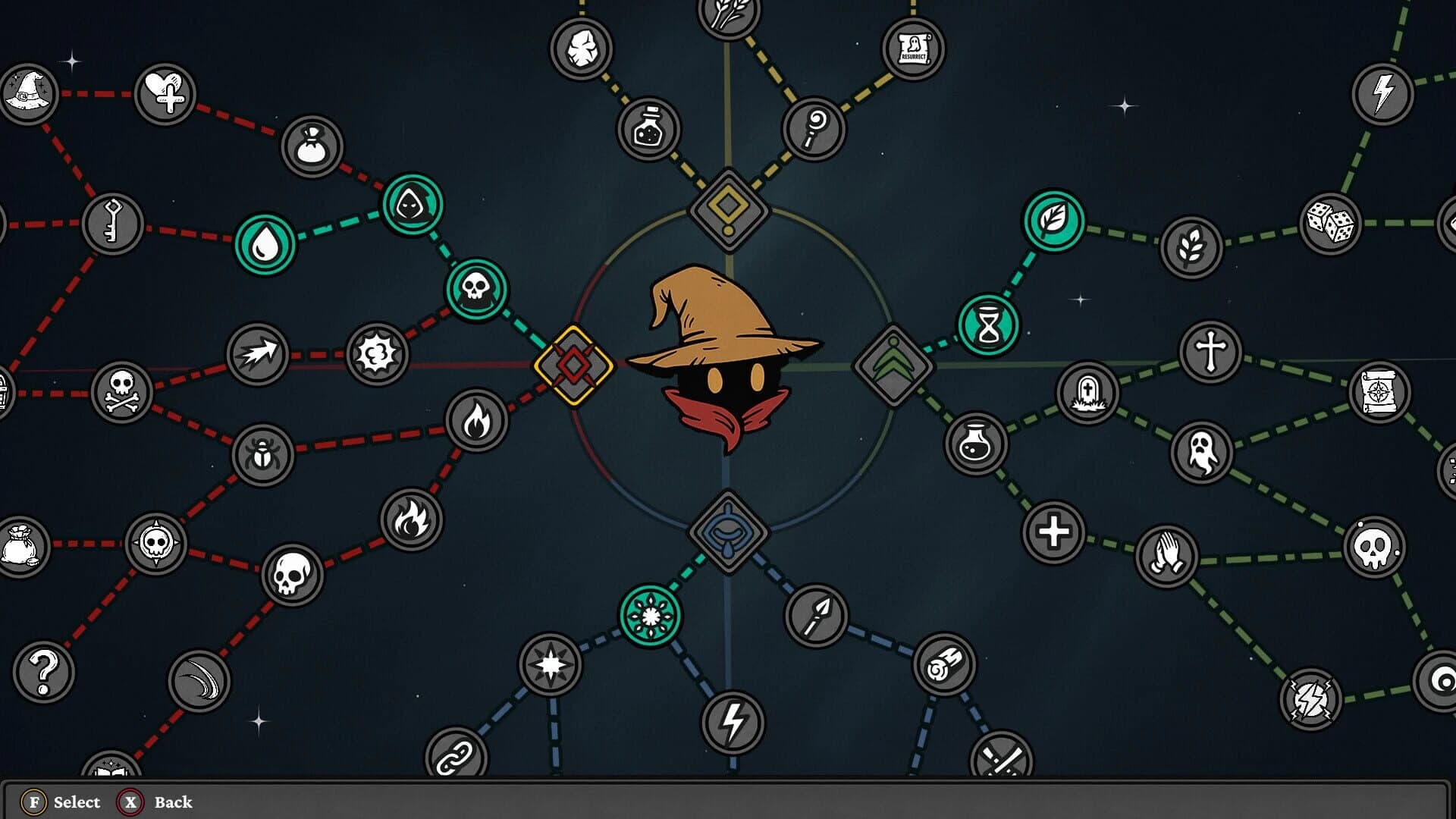Image resolution: width=1456 pixels, height=819 pixels.
Task: Select the pair of dice node
Action: 1330,224
